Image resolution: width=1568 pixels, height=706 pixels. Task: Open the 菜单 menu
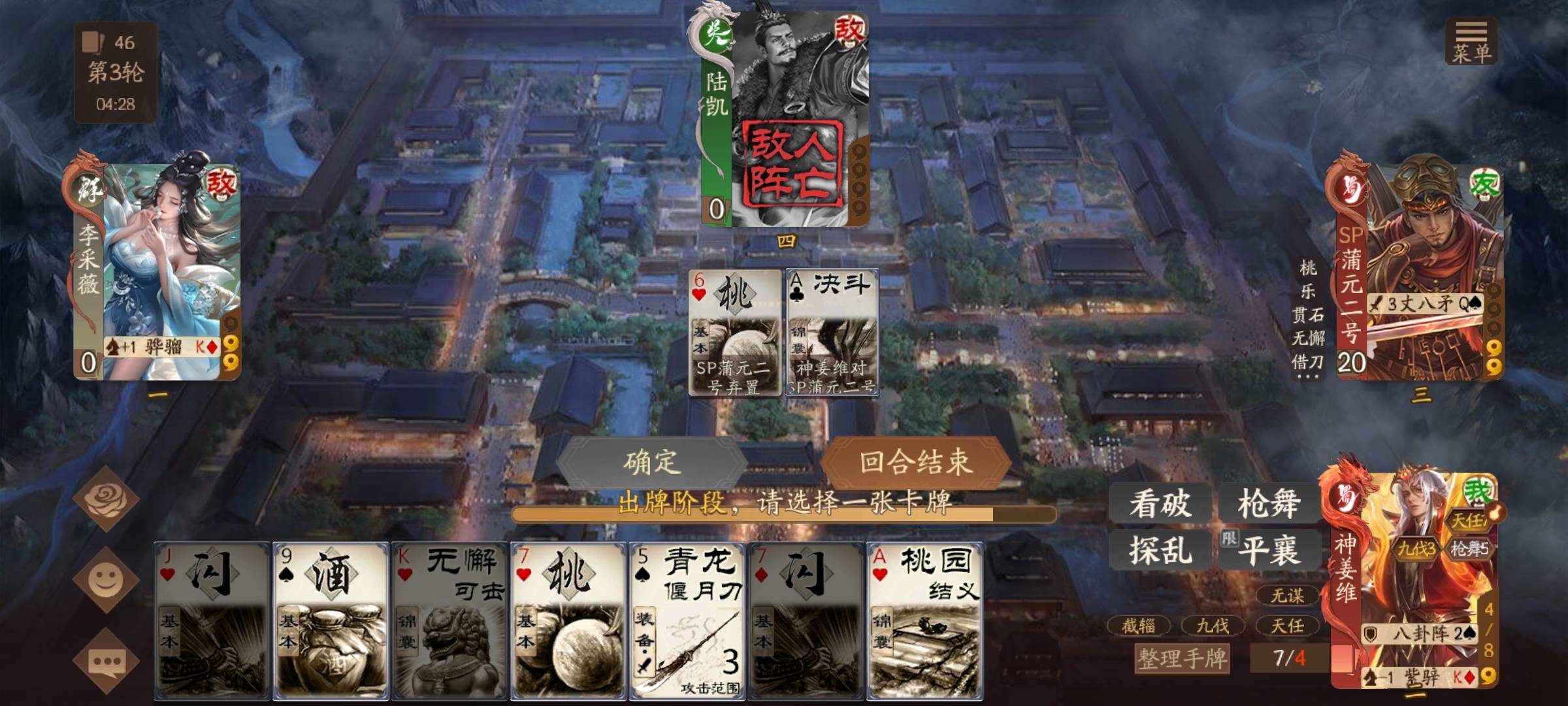pyautogui.click(x=1471, y=42)
